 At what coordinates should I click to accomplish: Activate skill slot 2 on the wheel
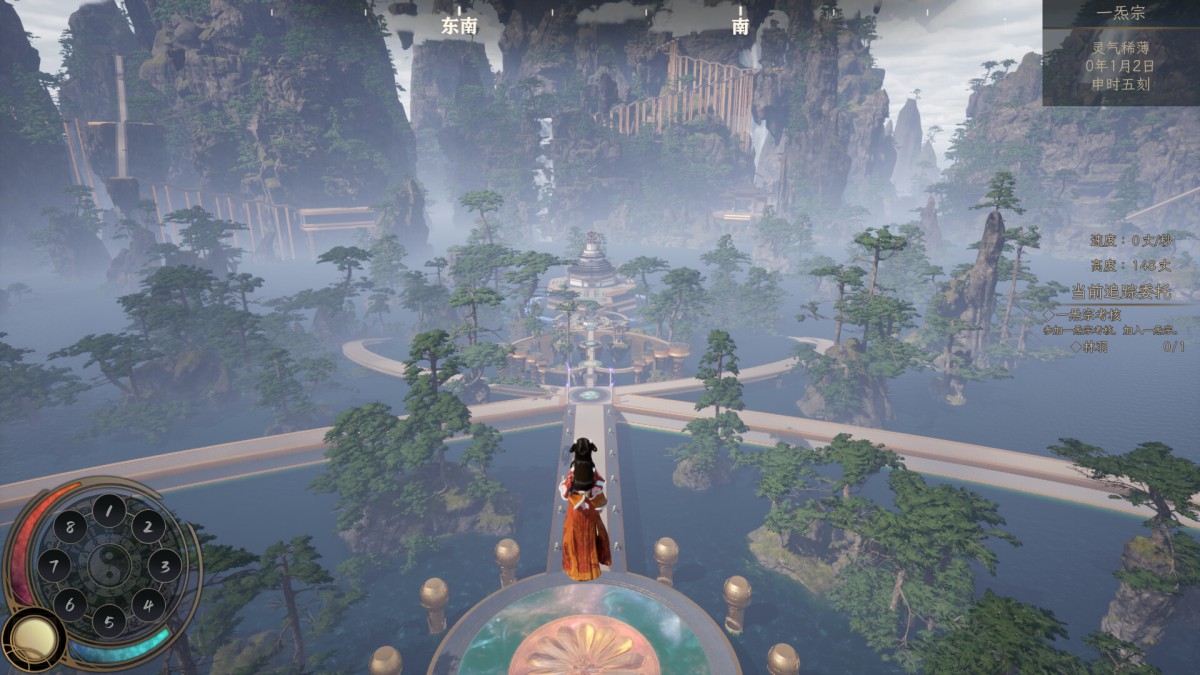click(148, 526)
